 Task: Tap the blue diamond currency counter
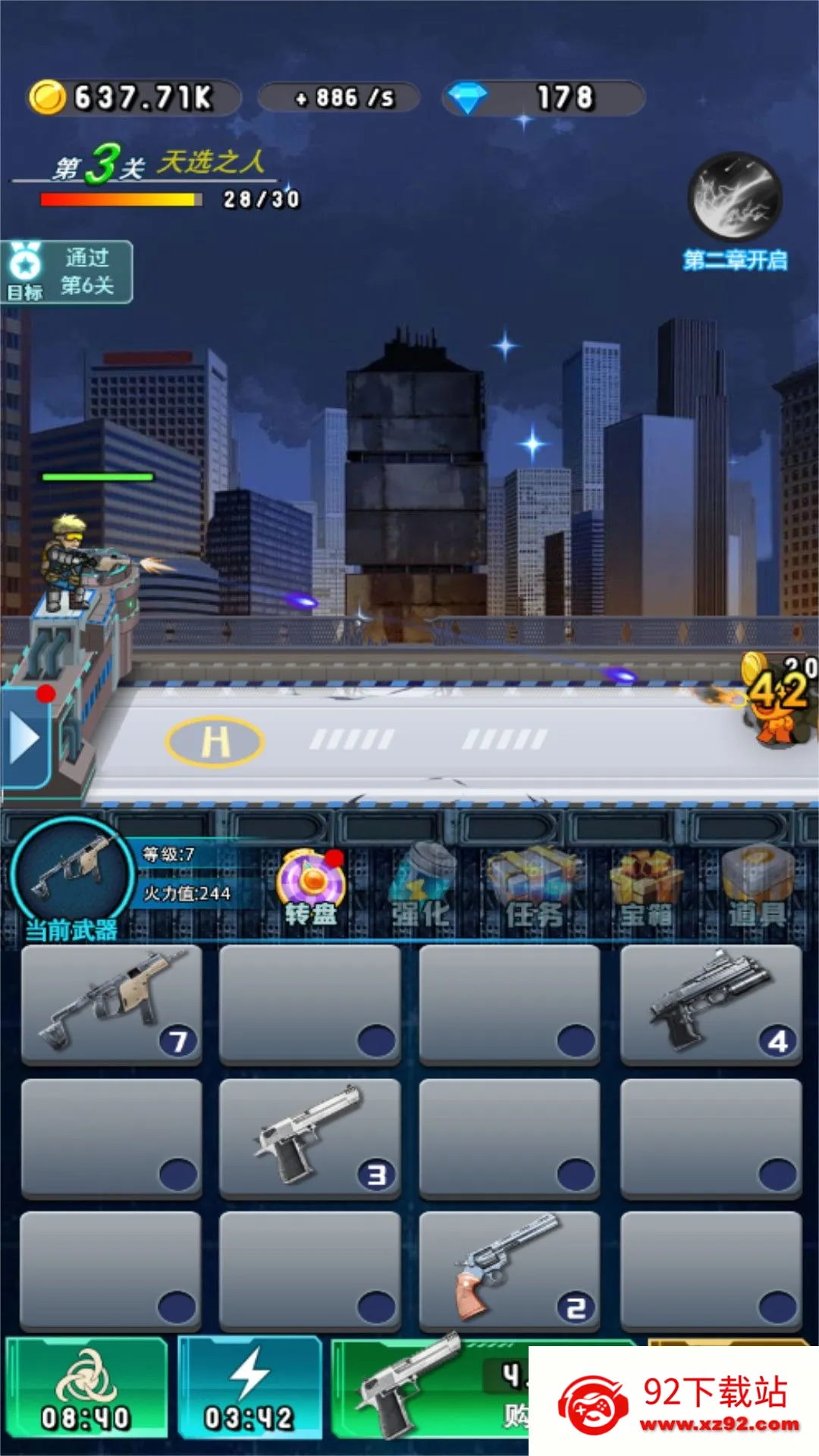click(x=543, y=98)
